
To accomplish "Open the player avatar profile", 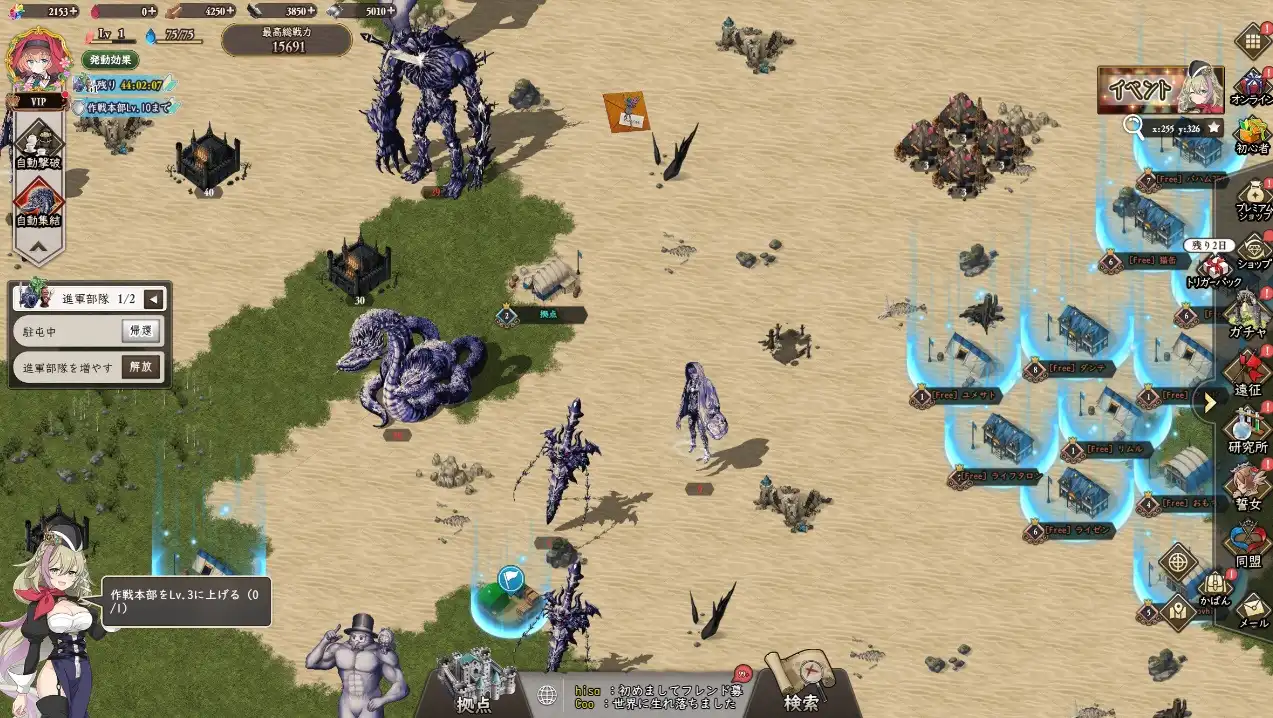I will pos(38,60).
